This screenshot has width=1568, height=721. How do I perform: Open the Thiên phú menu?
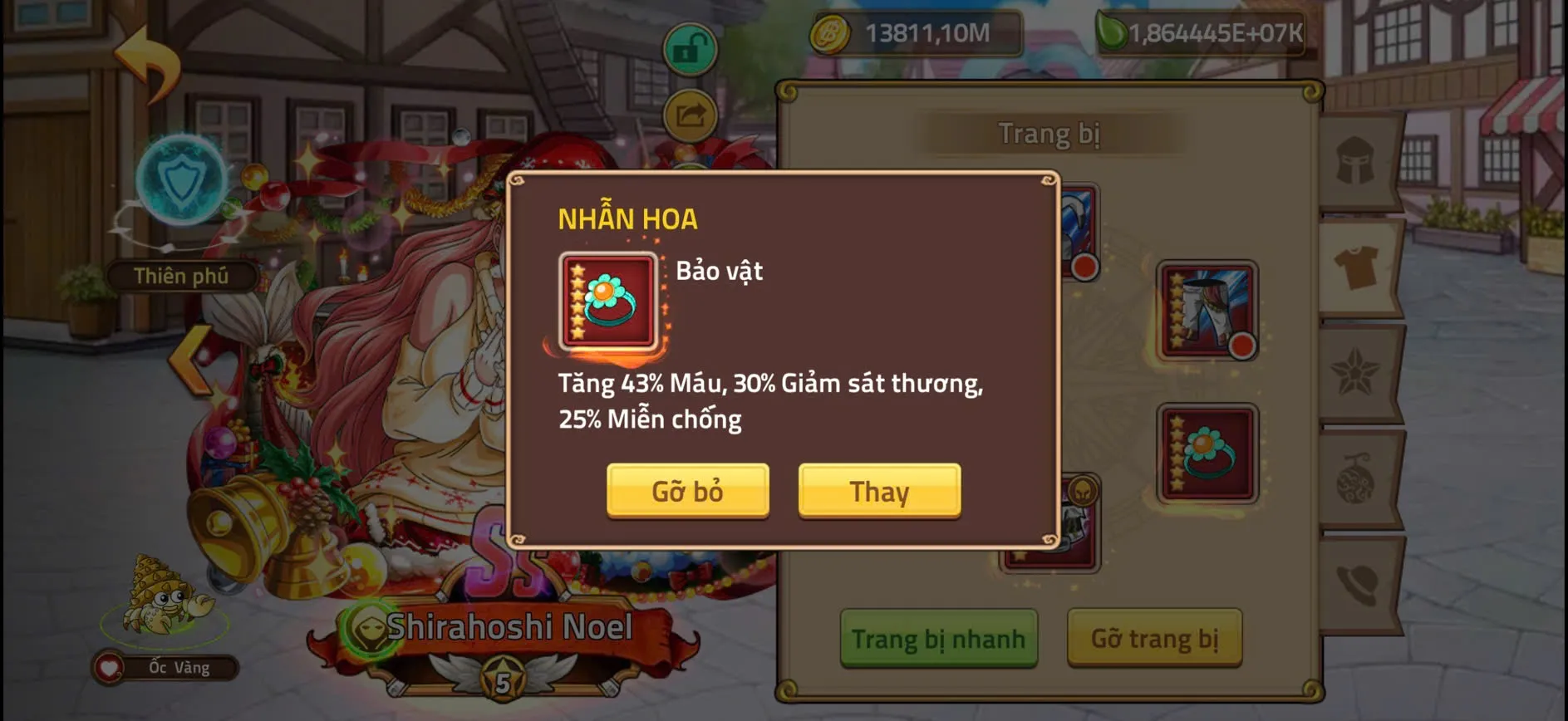(182, 275)
